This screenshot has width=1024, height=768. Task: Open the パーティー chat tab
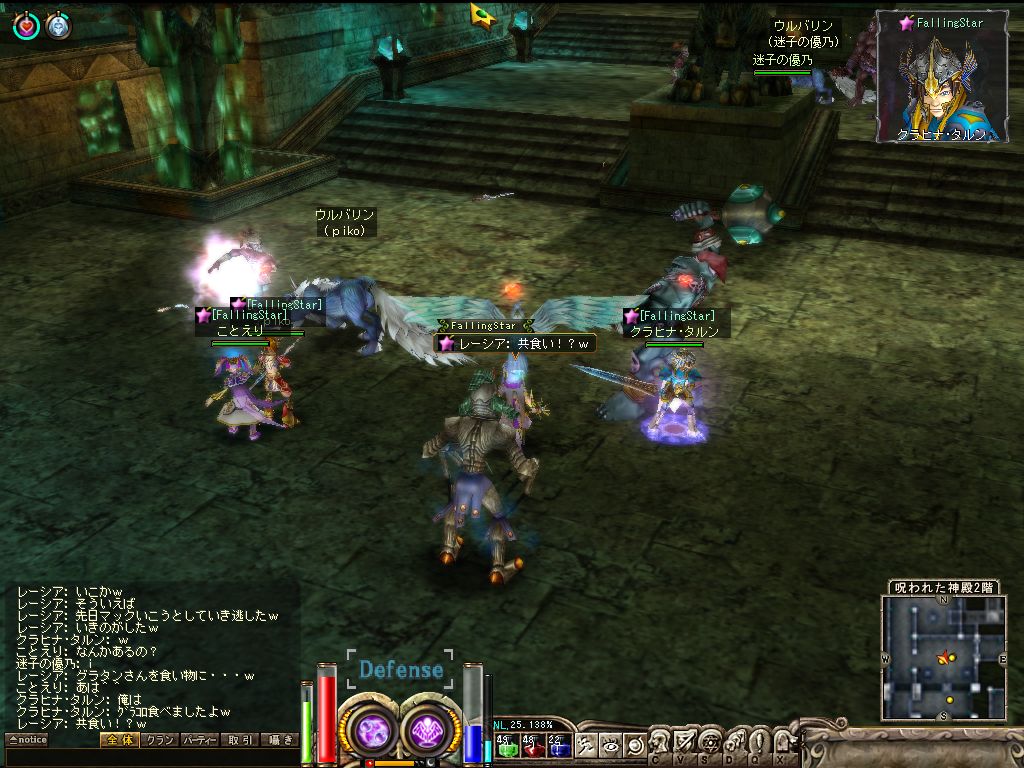[x=199, y=740]
